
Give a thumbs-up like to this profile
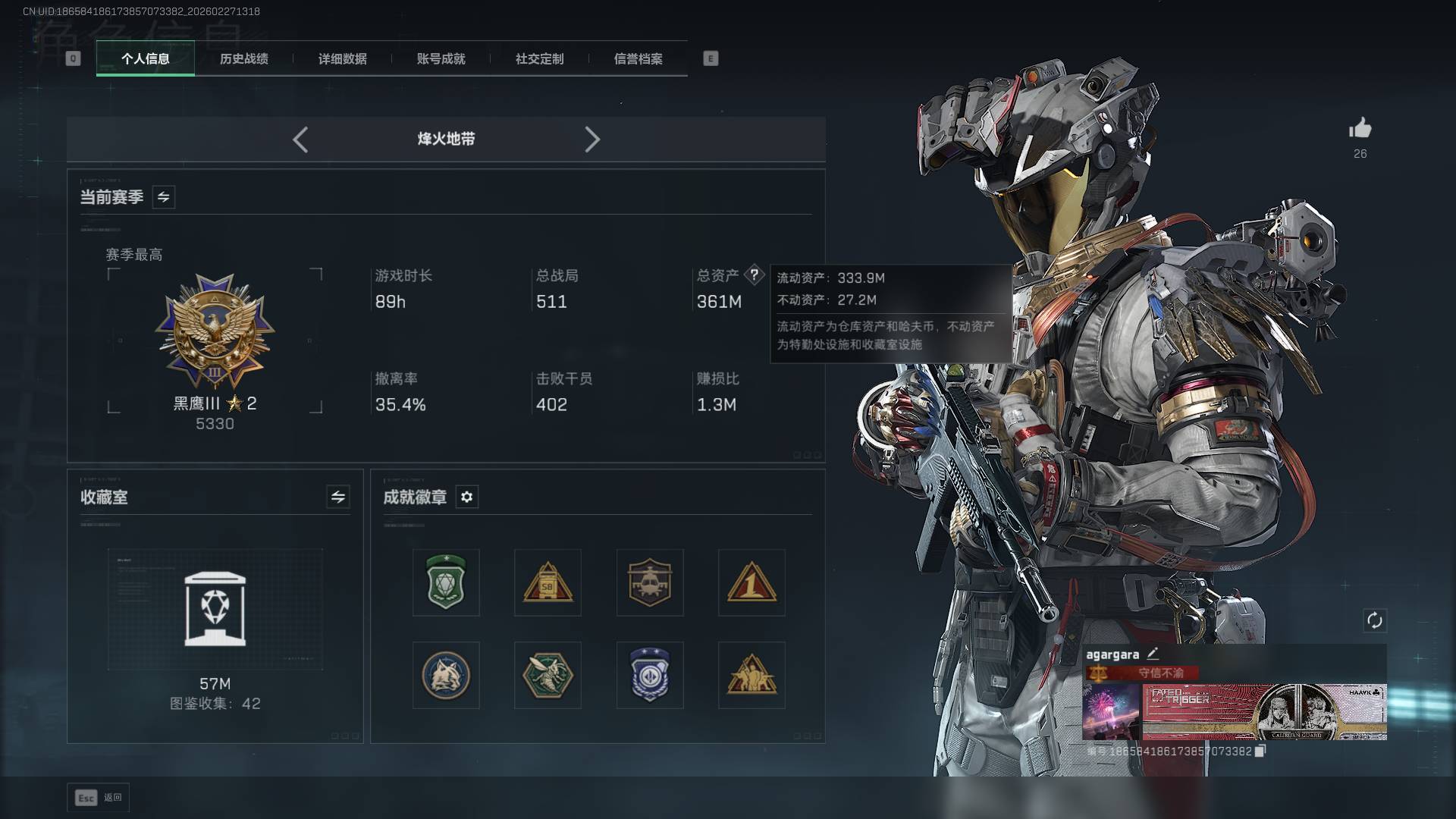coord(1360,129)
